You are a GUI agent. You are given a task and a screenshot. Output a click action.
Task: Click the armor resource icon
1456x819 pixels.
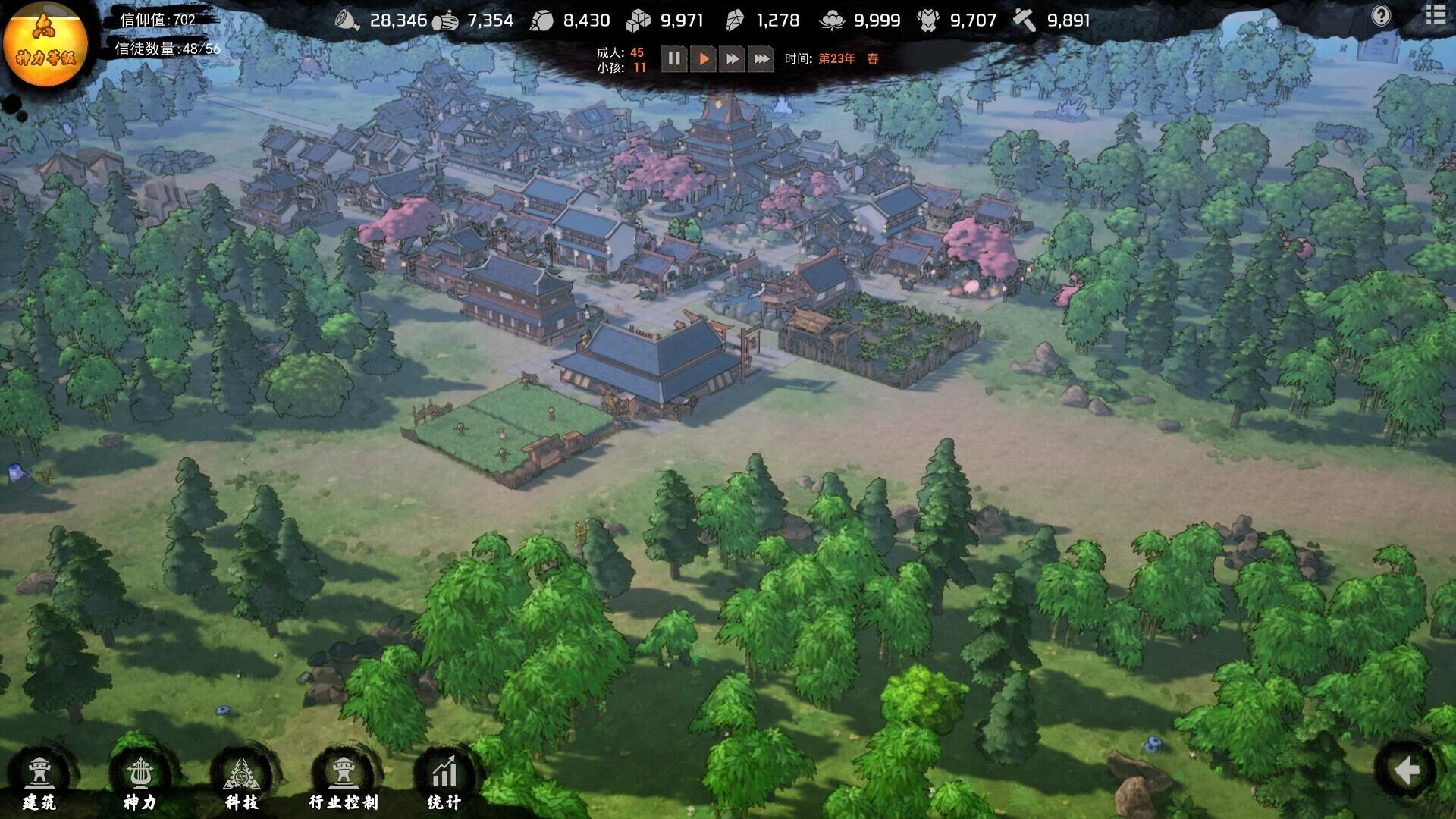pos(928,20)
